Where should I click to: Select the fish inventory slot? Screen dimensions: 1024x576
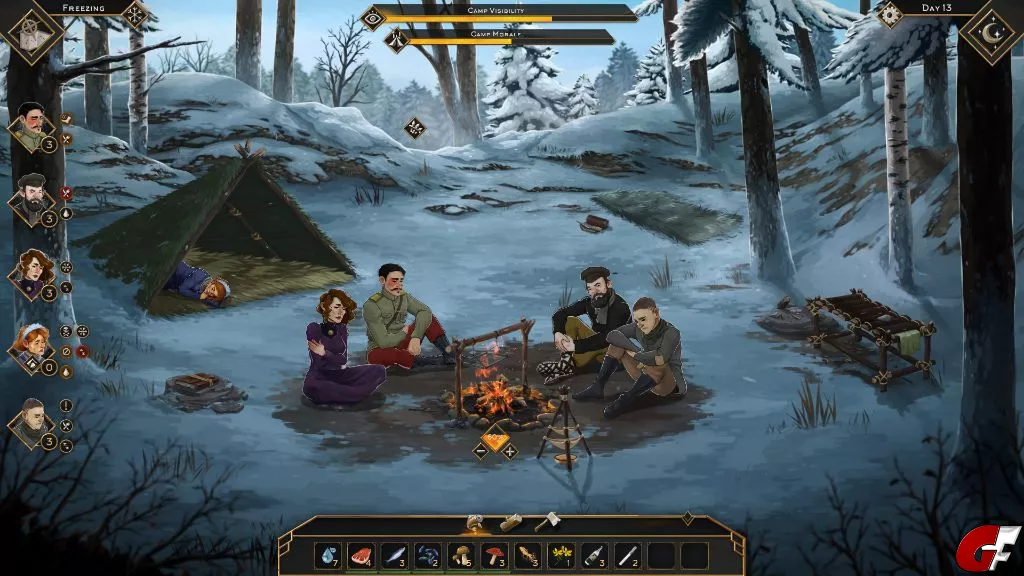point(394,556)
